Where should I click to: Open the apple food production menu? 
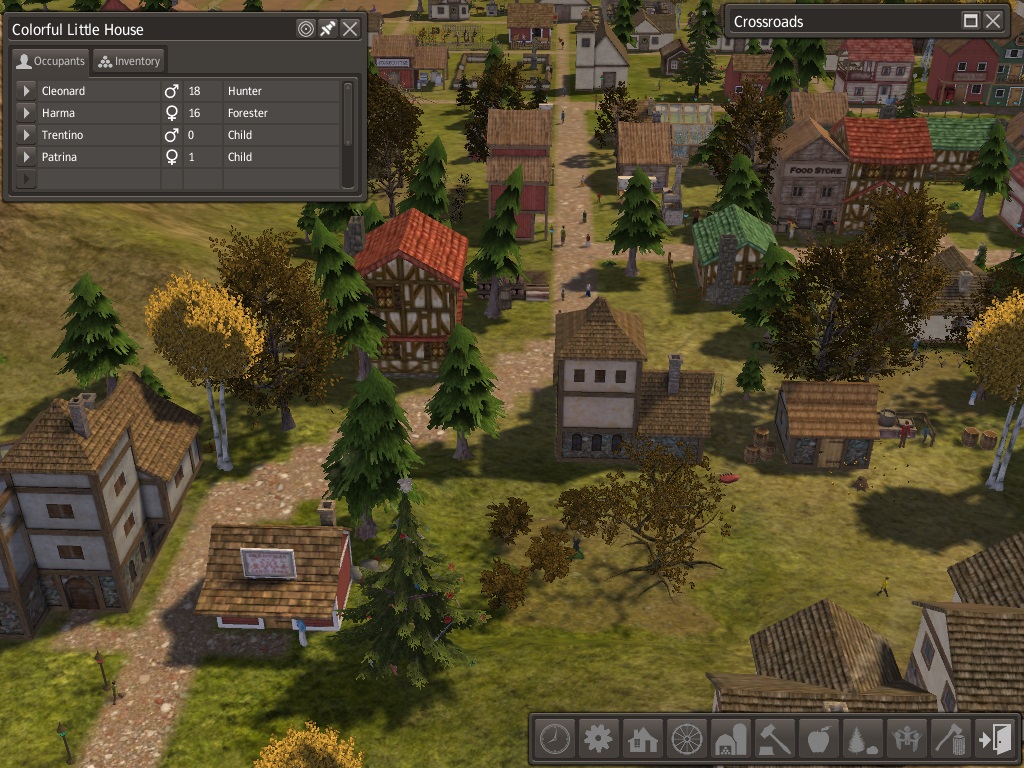click(x=818, y=740)
